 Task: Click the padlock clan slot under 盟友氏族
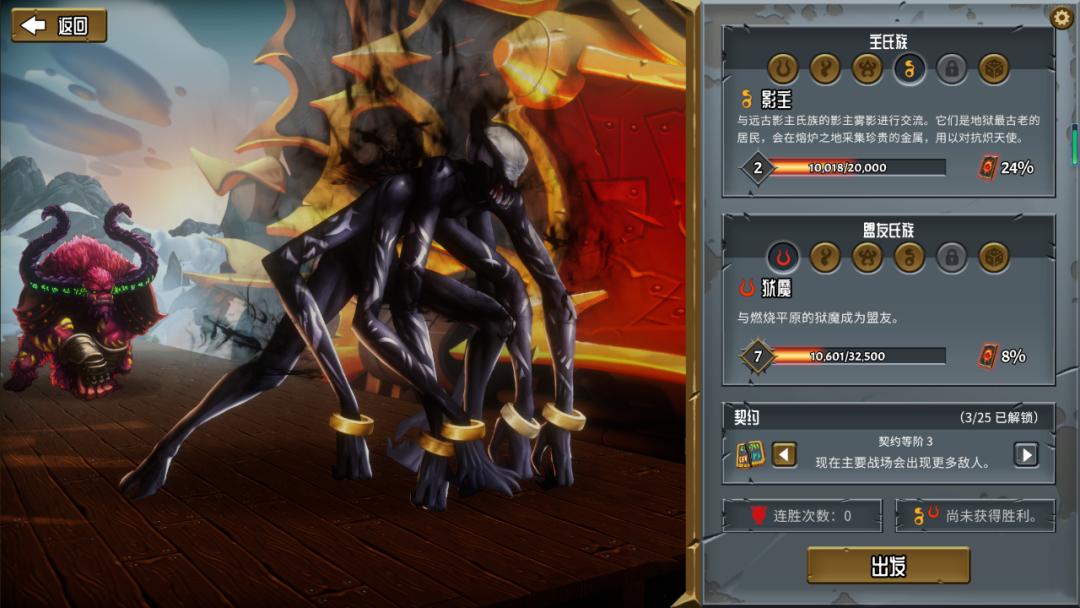[952, 258]
